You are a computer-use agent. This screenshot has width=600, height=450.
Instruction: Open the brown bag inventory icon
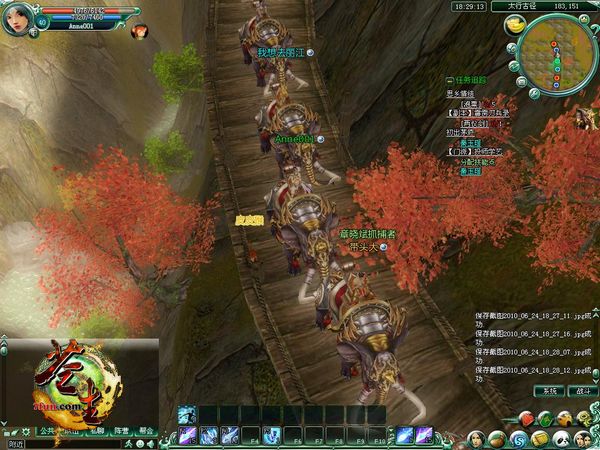click(x=495, y=438)
